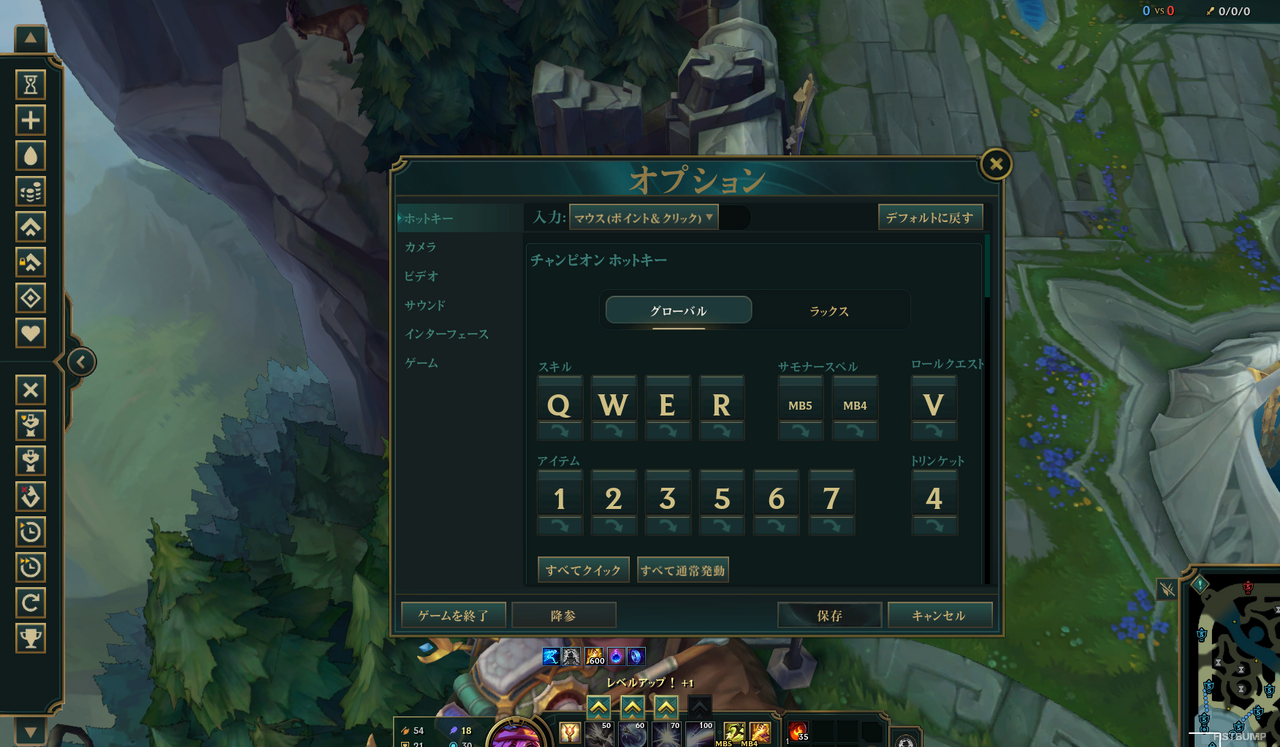Heal your champion with the plus icon
Image resolution: width=1280 pixels, height=747 pixels.
pyautogui.click(x=30, y=119)
